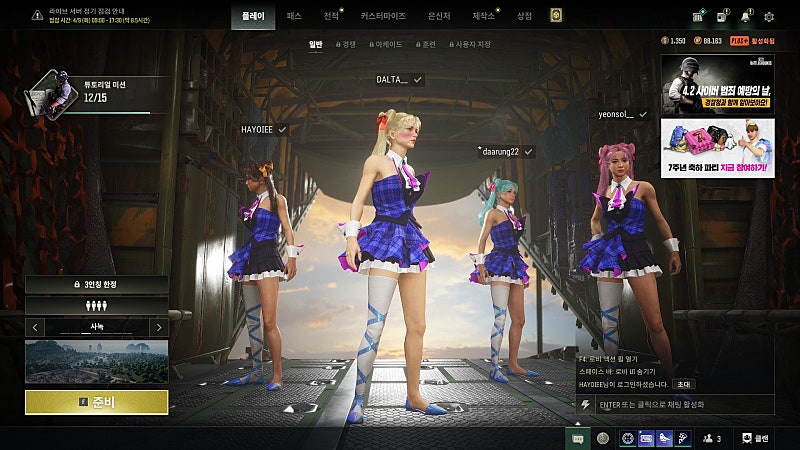Activate the chat input field

680,404
